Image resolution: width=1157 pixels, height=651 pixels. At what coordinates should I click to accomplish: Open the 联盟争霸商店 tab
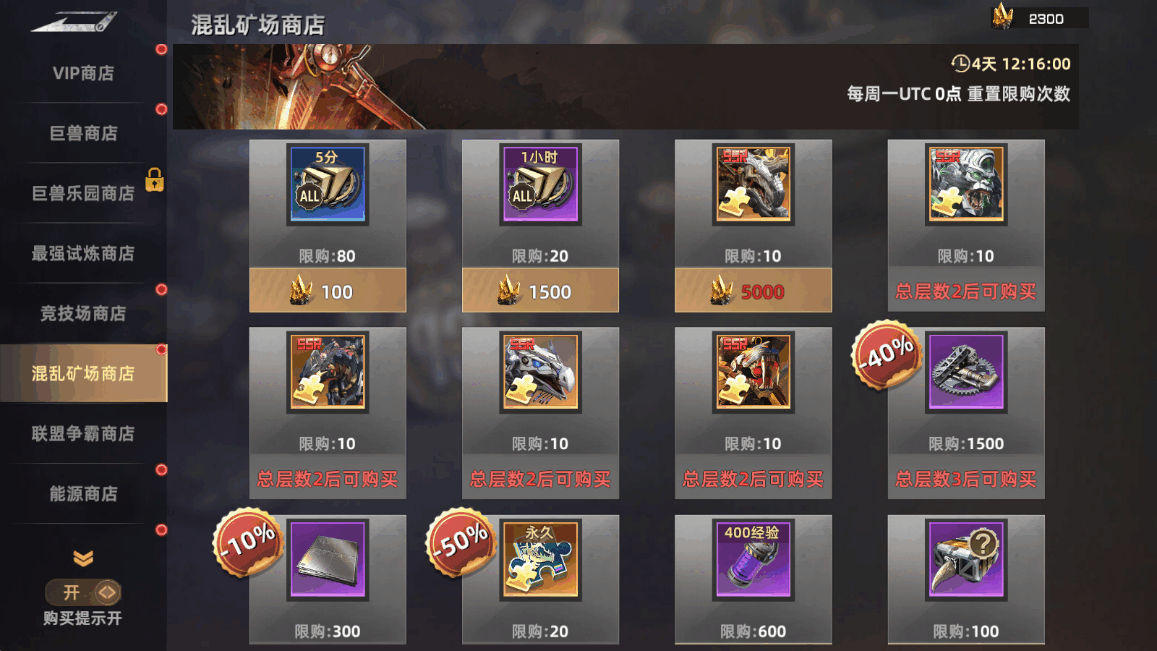pos(83,433)
